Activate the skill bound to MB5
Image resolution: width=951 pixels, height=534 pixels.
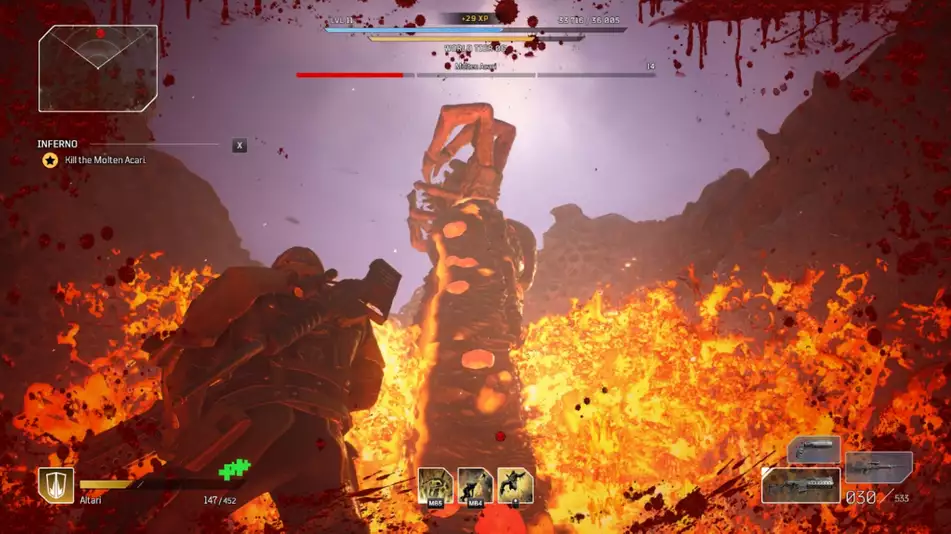[x=435, y=486]
